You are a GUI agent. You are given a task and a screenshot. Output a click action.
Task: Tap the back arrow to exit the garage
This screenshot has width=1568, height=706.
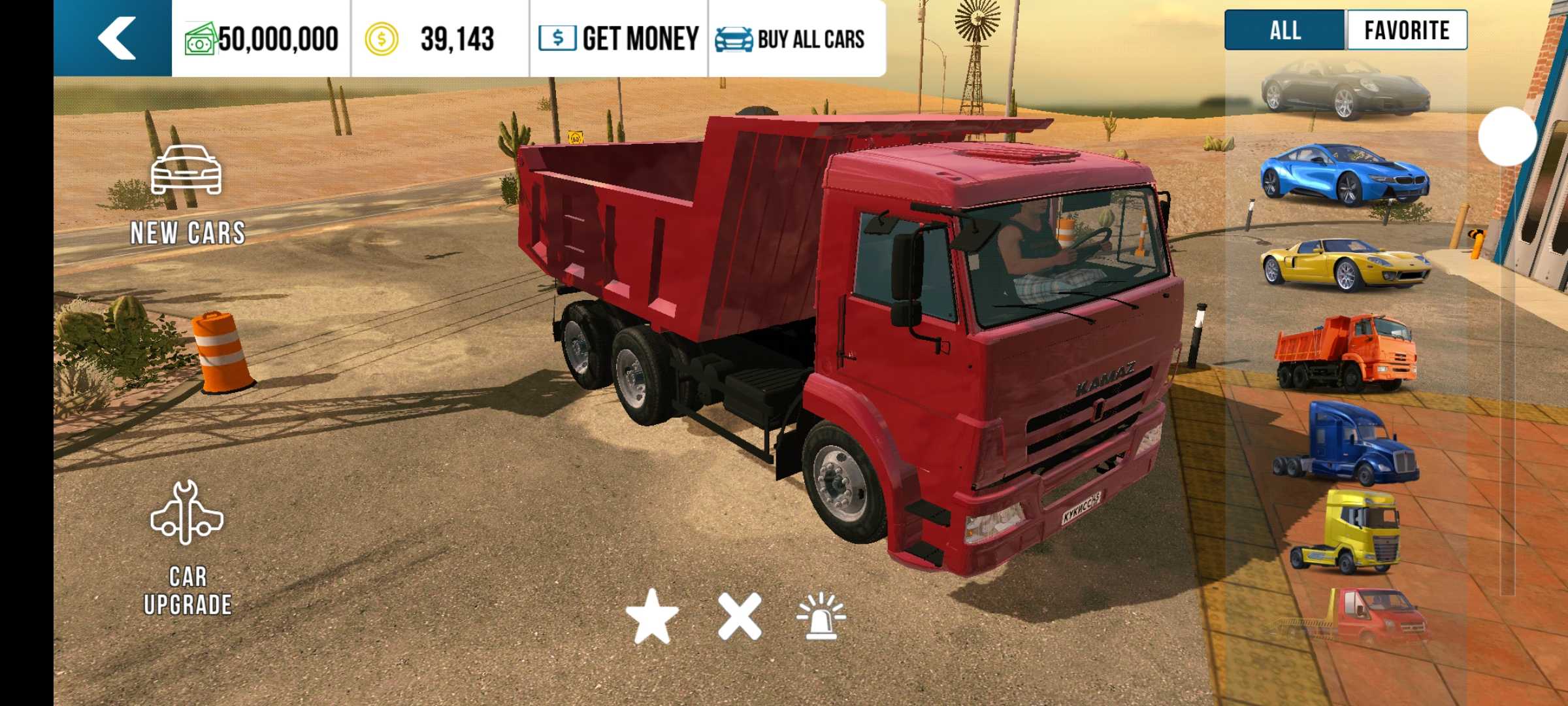pyautogui.click(x=114, y=37)
